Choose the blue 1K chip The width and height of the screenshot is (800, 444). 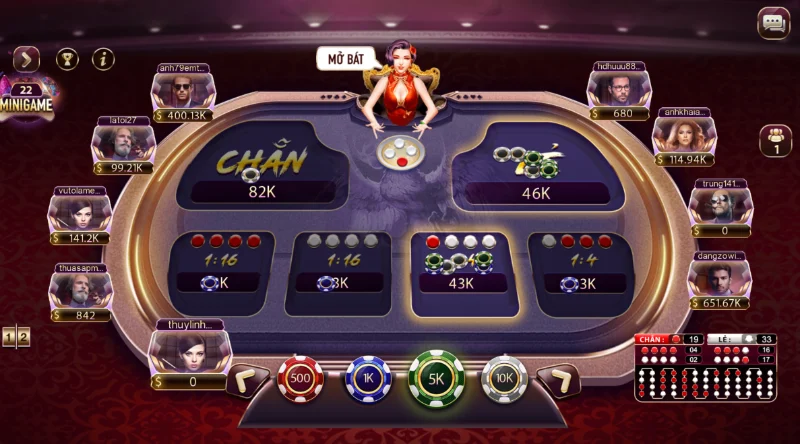pos(367,380)
